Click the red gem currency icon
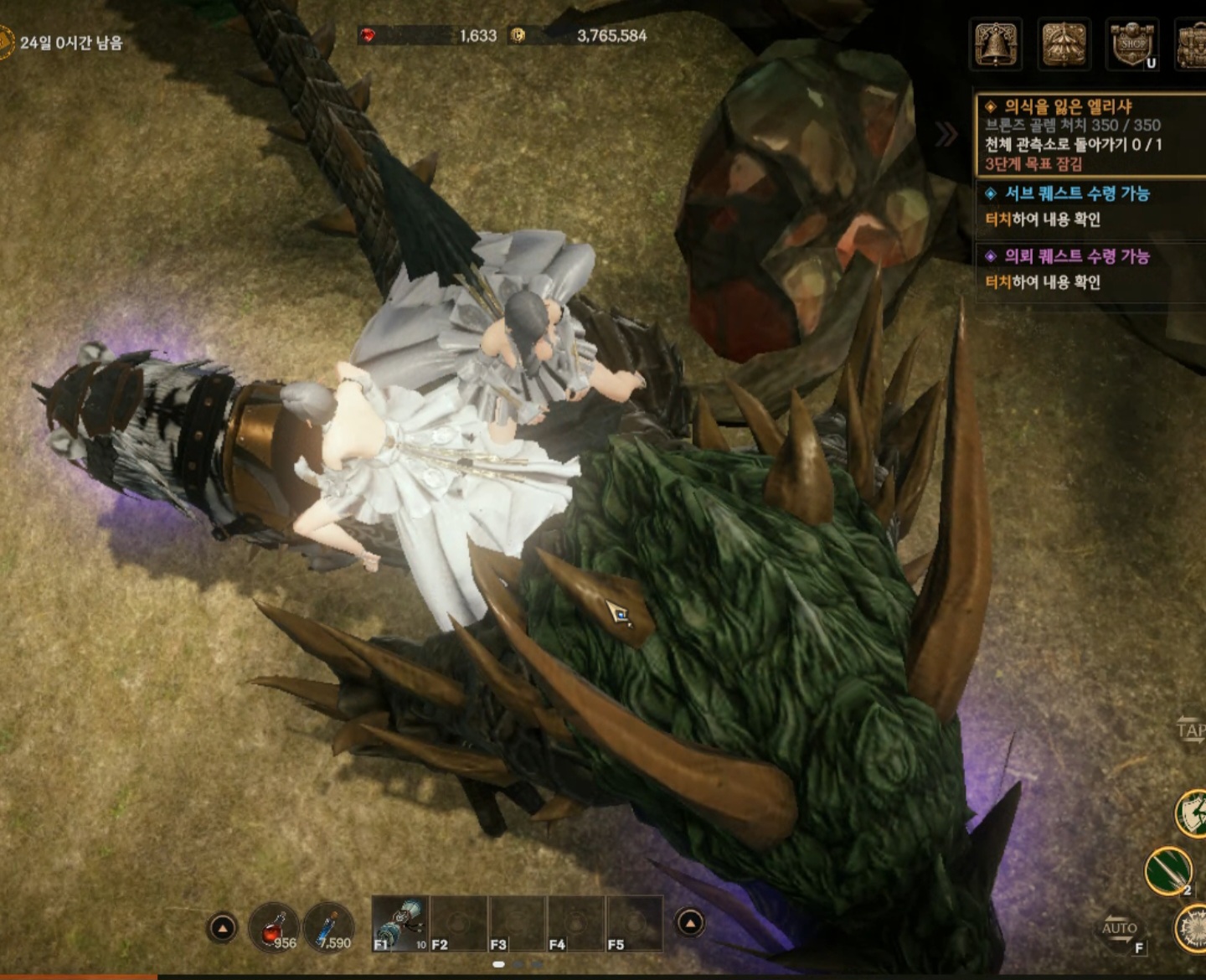Viewport: 1206px width, 980px height. click(x=368, y=35)
